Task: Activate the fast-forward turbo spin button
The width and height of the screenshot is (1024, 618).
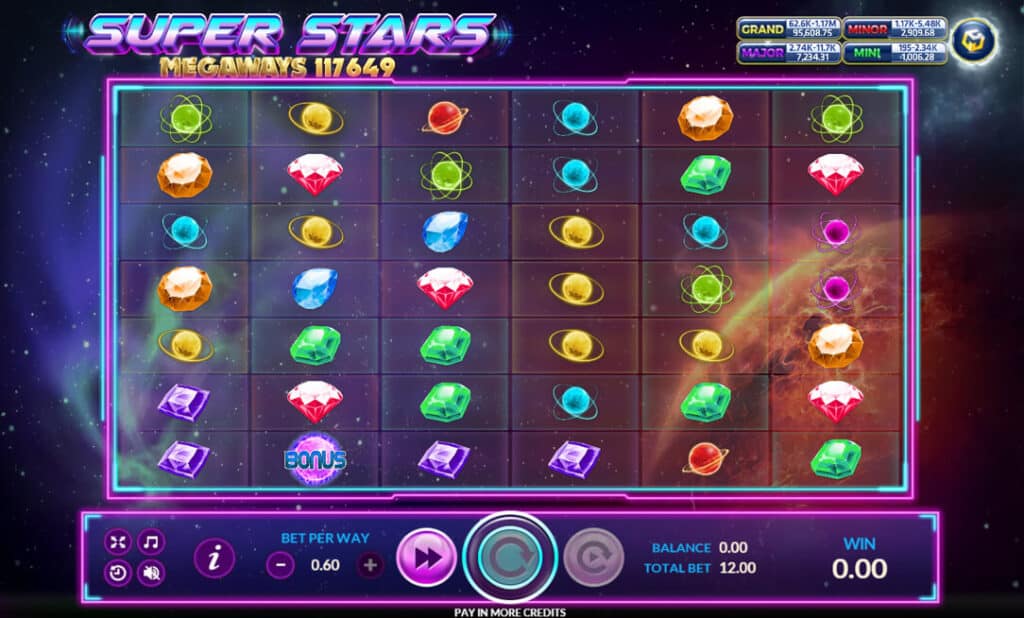Action: [426, 558]
